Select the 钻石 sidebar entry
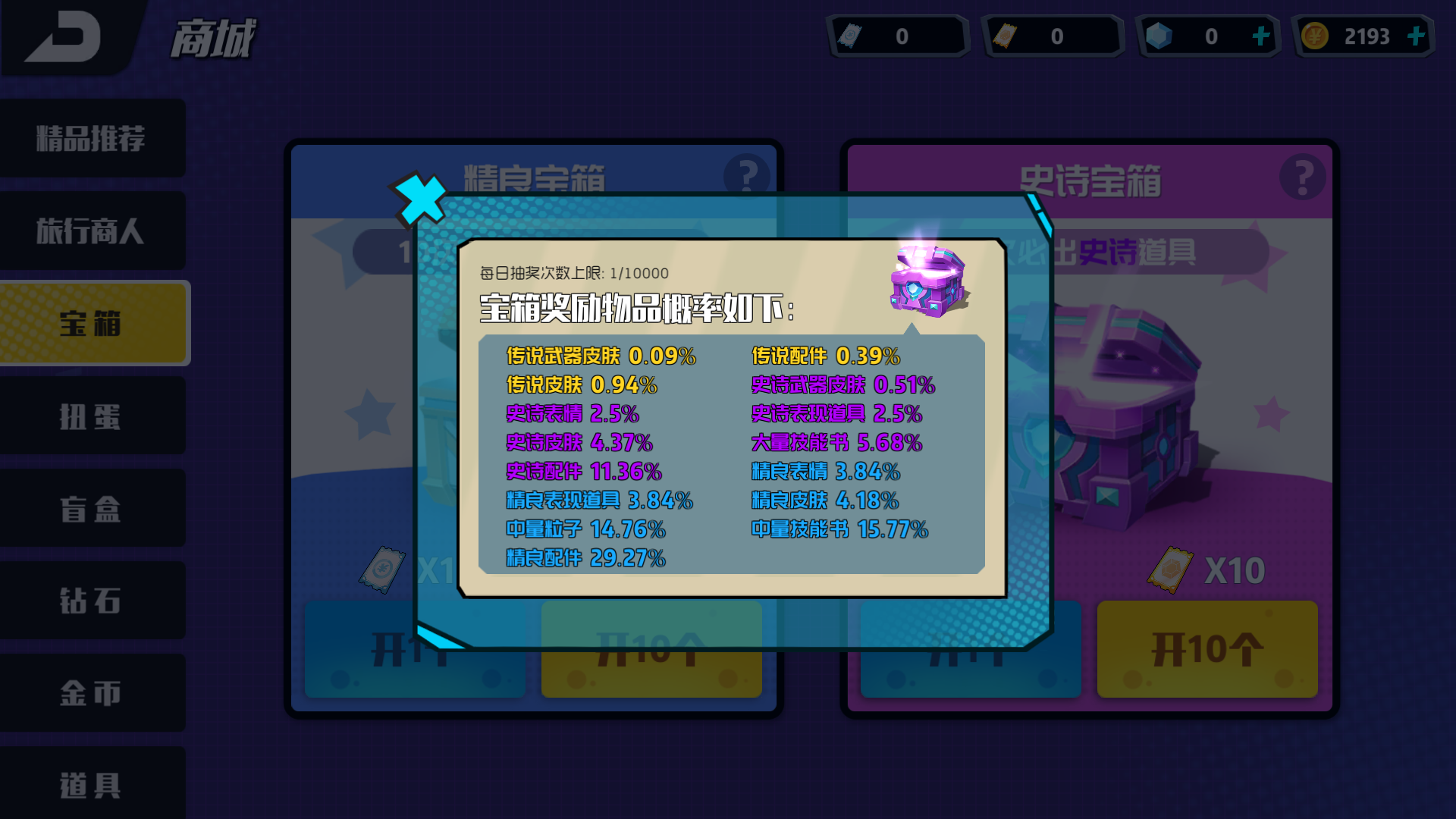Image resolution: width=1456 pixels, height=819 pixels. [92, 601]
